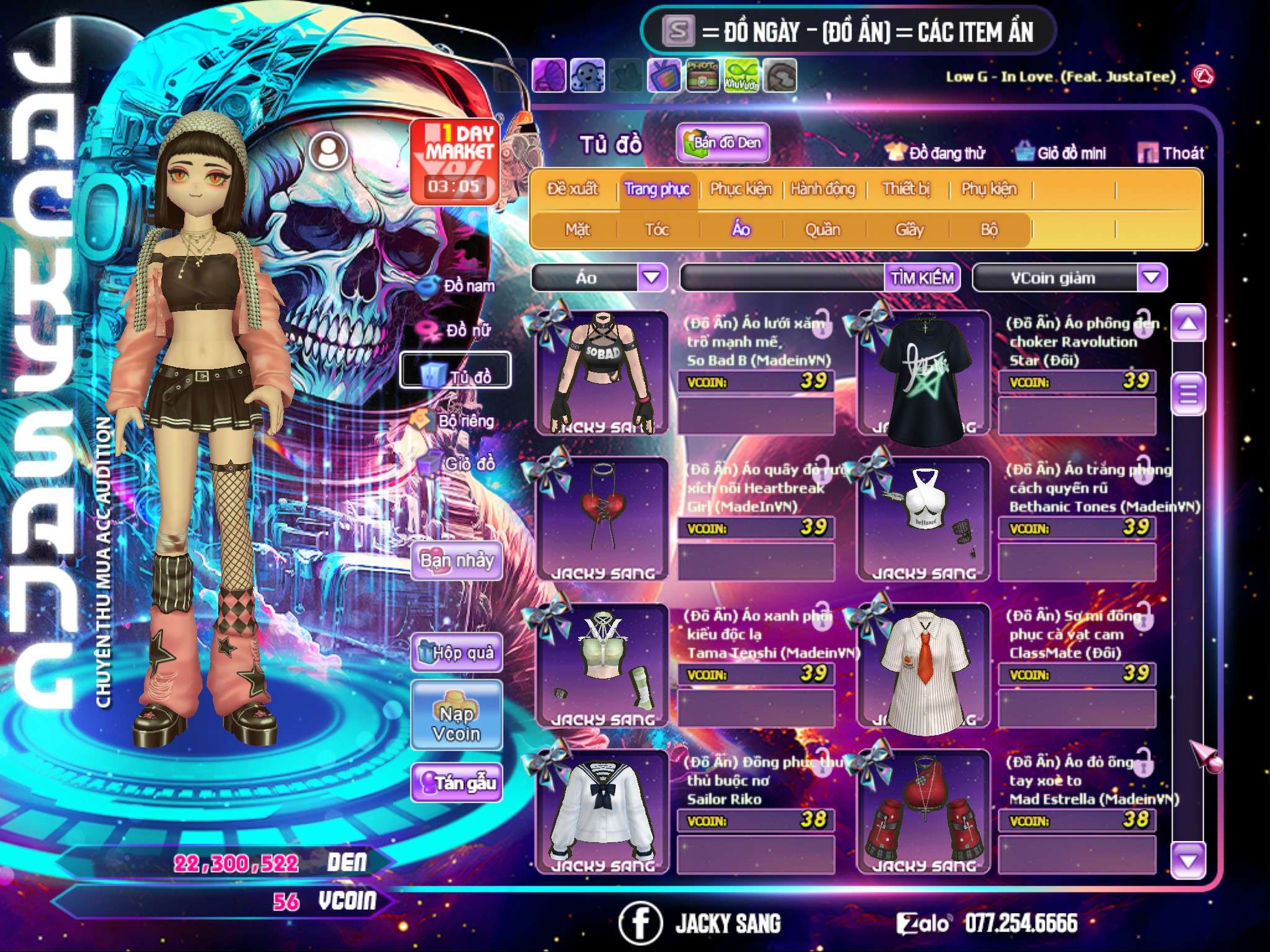Pick the Sailor Riko uniform thumbnail
This screenshot has height=952, width=1270.
pyautogui.click(x=602, y=811)
